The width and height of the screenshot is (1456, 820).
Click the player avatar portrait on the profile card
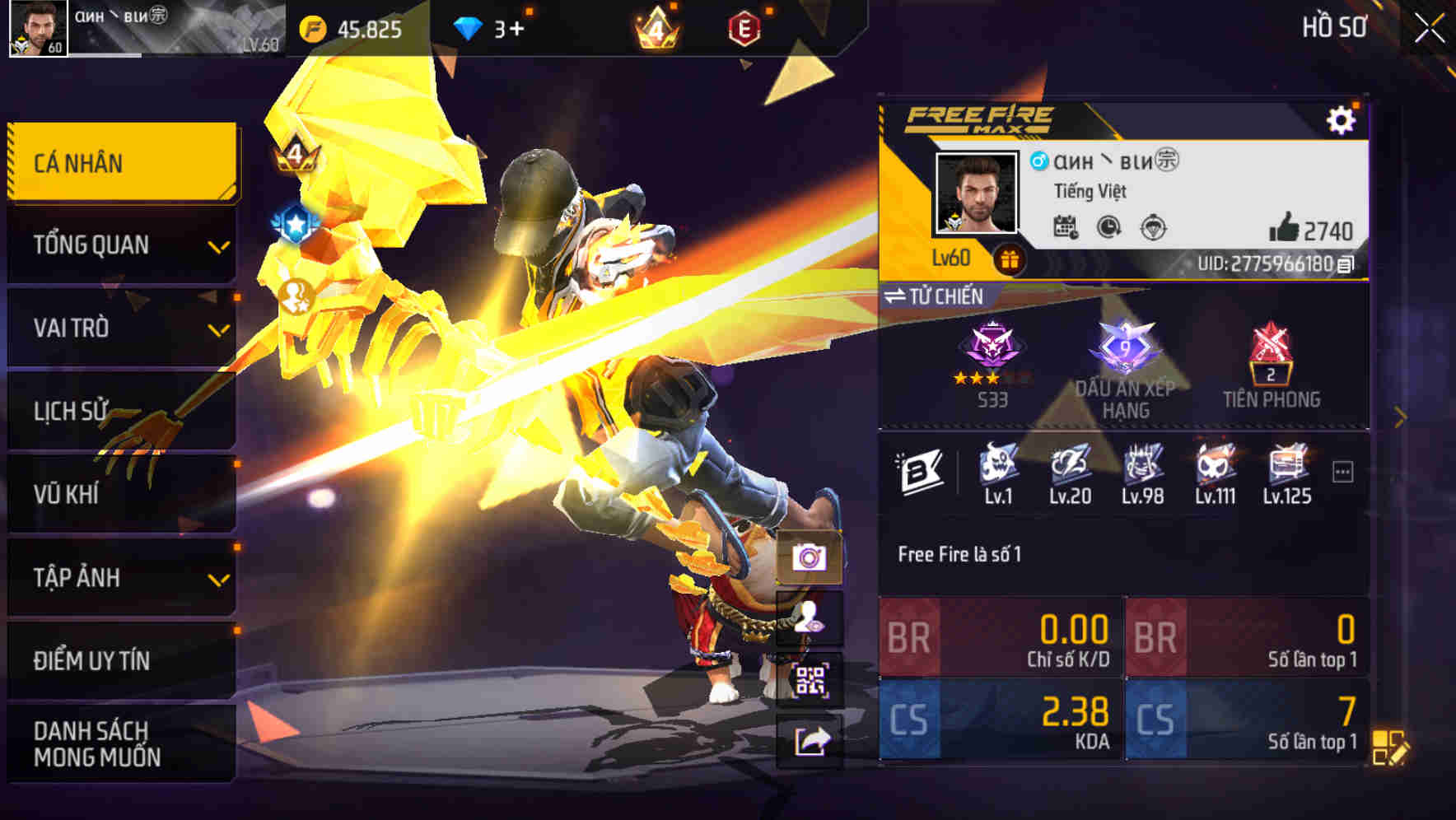(975, 193)
